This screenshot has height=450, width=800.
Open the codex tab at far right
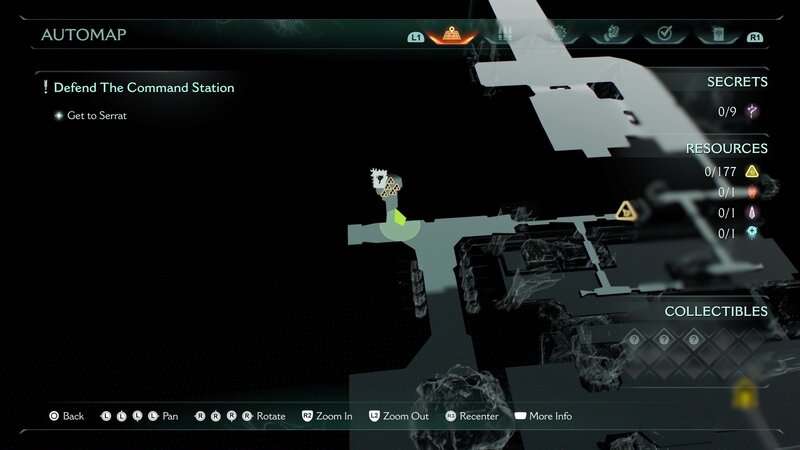tap(716, 35)
